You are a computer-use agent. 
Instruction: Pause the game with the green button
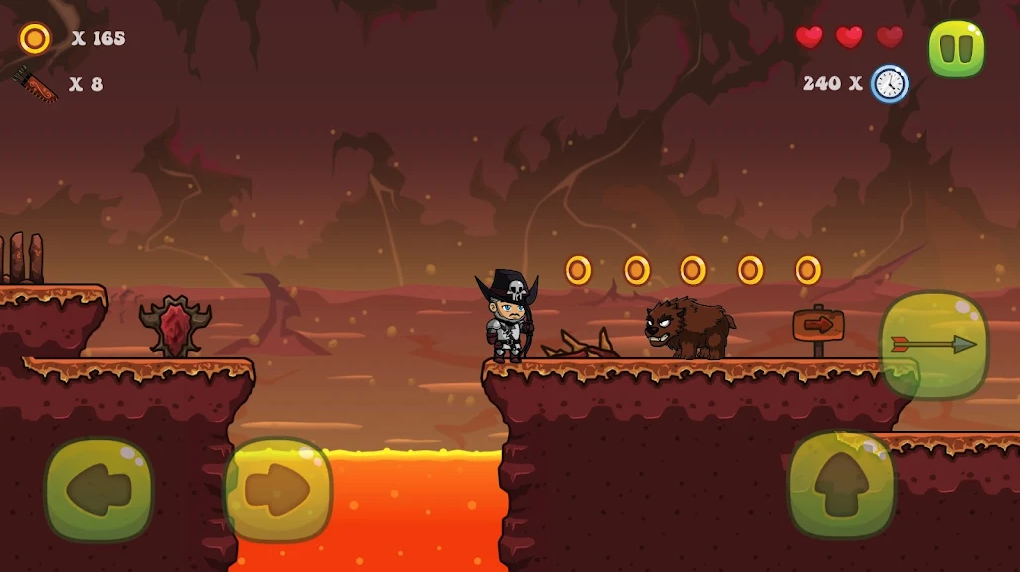[x=956, y=49]
